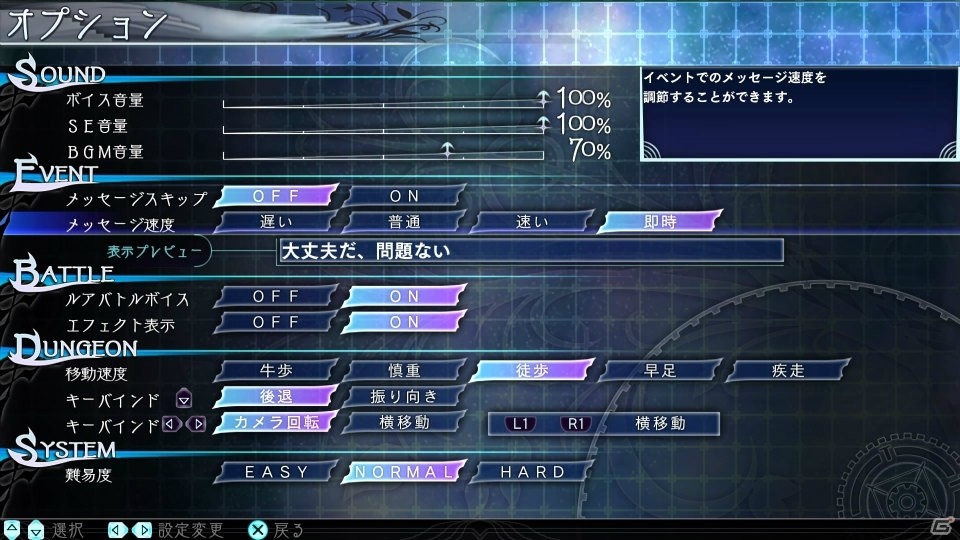The width and height of the screenshot is (960, 540).
Task: Switch エフェクト表示 to ON
Action: click(405, 322)
